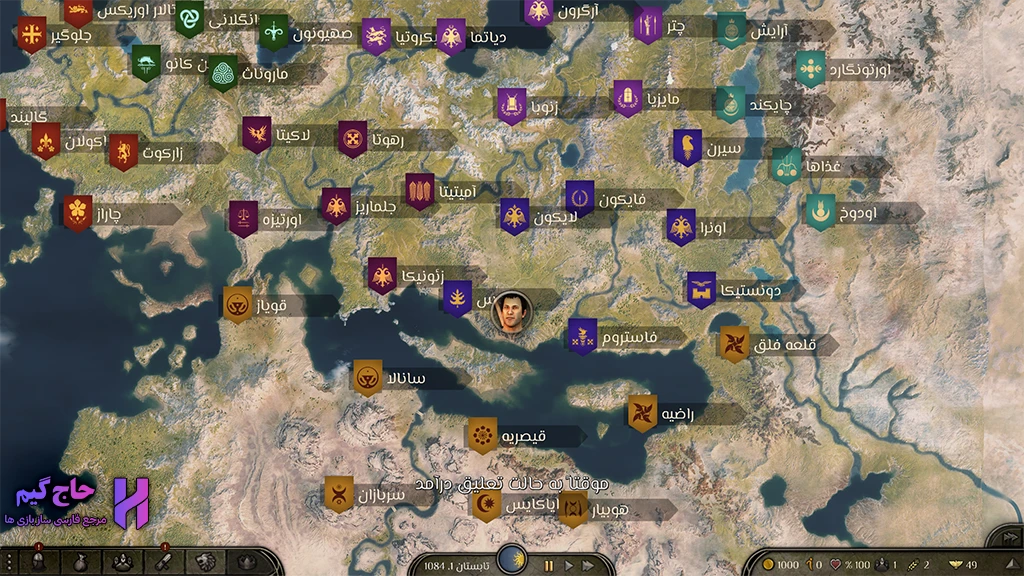Open the kingdom crown icon
Screen dimensions: 1024x576
coord(246,562)
